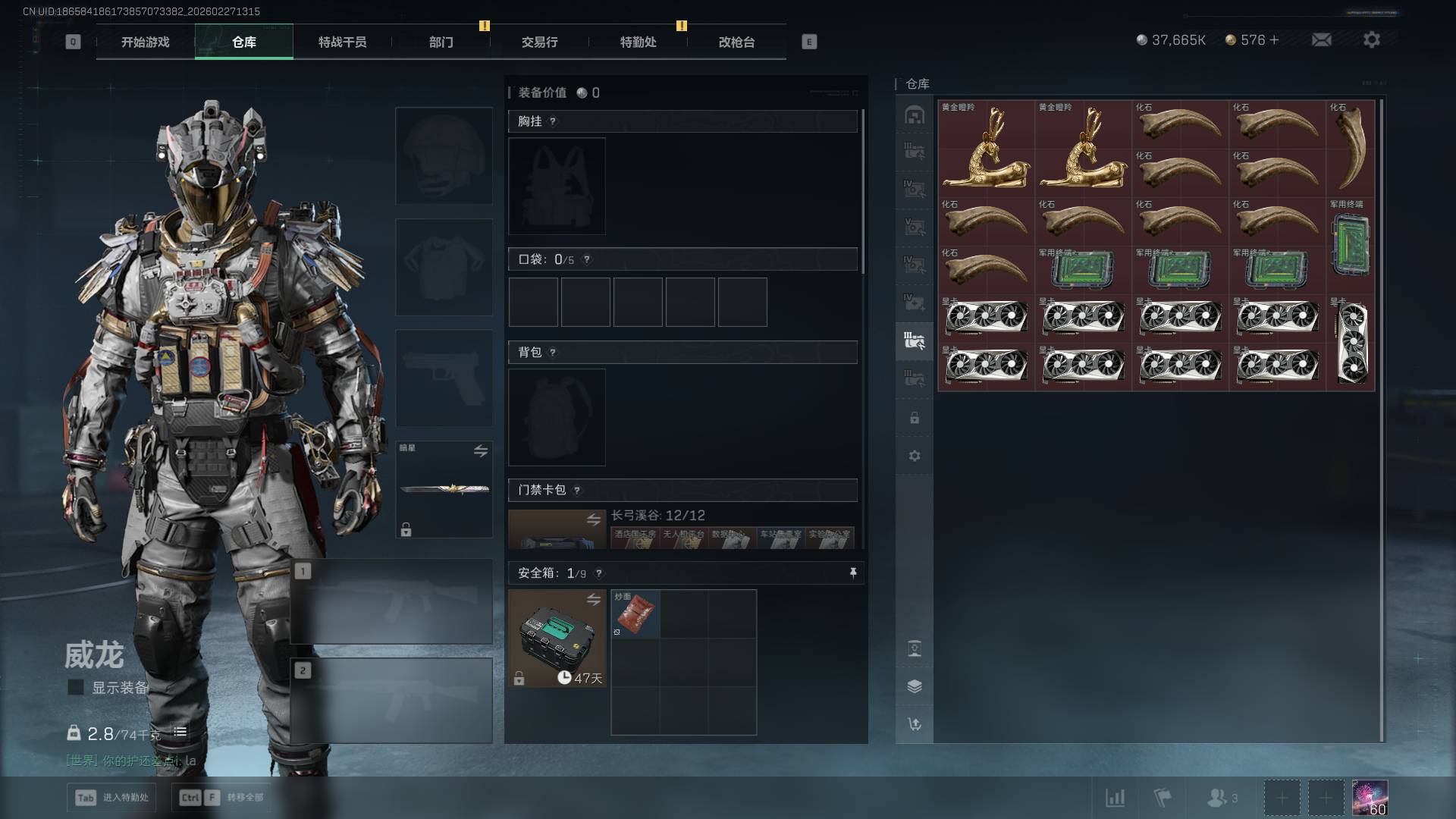Pin the 安全箱 section with pushpin icon
Image resolution: width=1456 pixels, height=819 pixels.
coord(853,573)
